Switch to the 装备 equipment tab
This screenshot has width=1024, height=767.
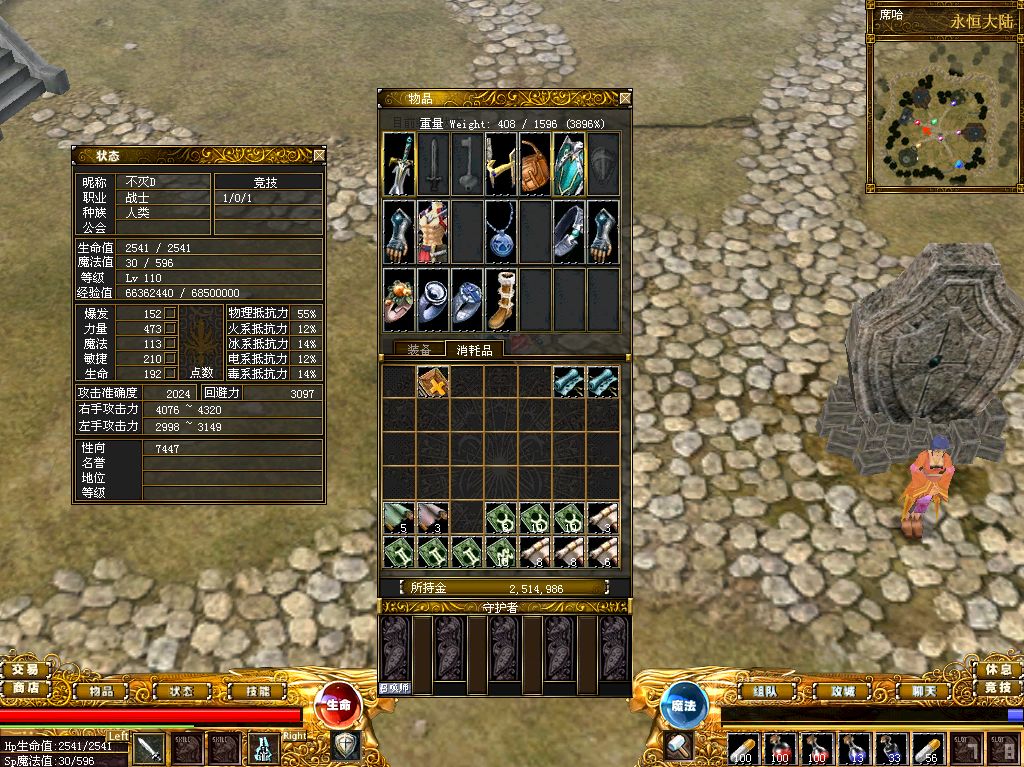(x=420, y=349)
